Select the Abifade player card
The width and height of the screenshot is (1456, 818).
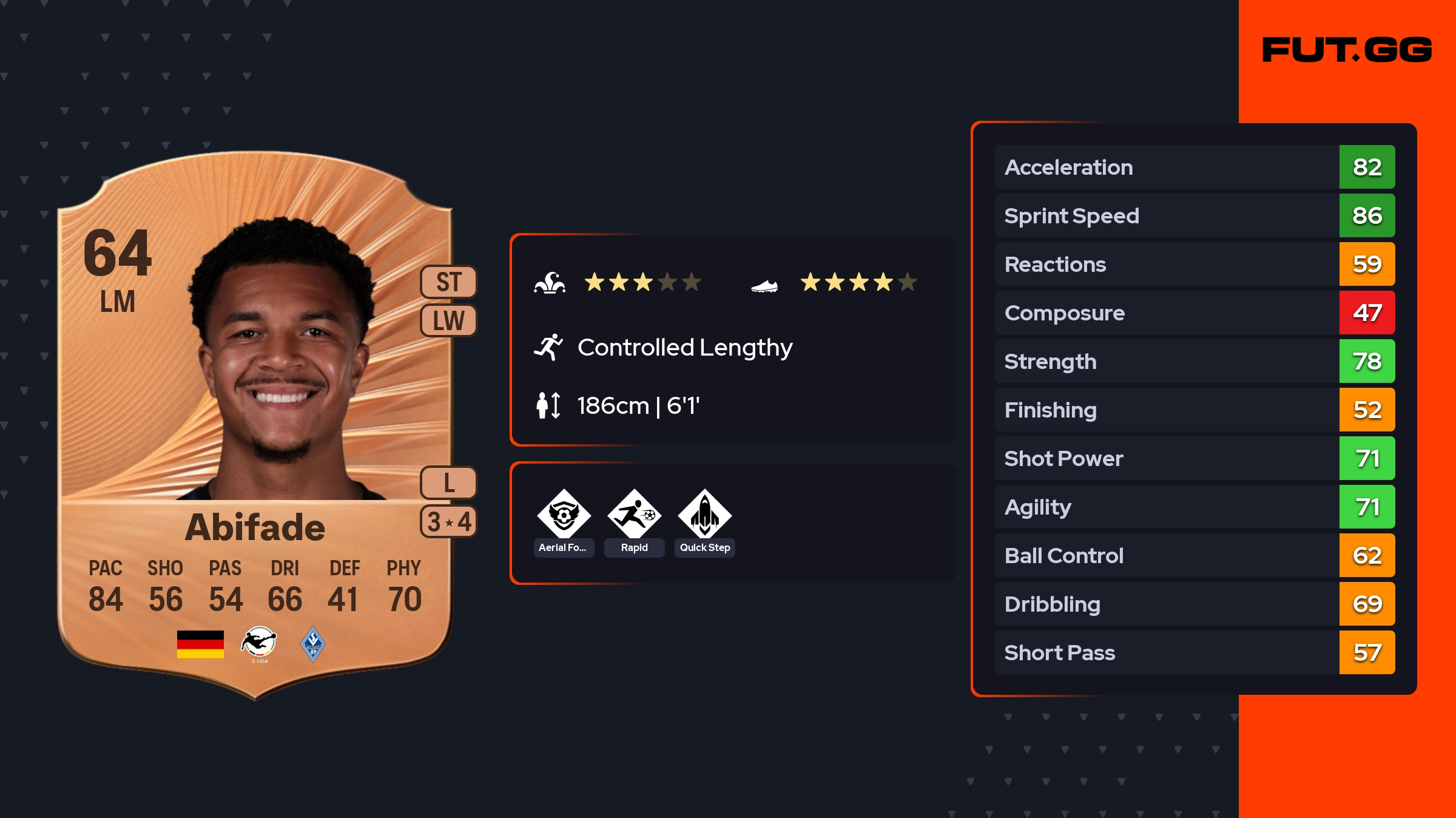pos(255,425)
